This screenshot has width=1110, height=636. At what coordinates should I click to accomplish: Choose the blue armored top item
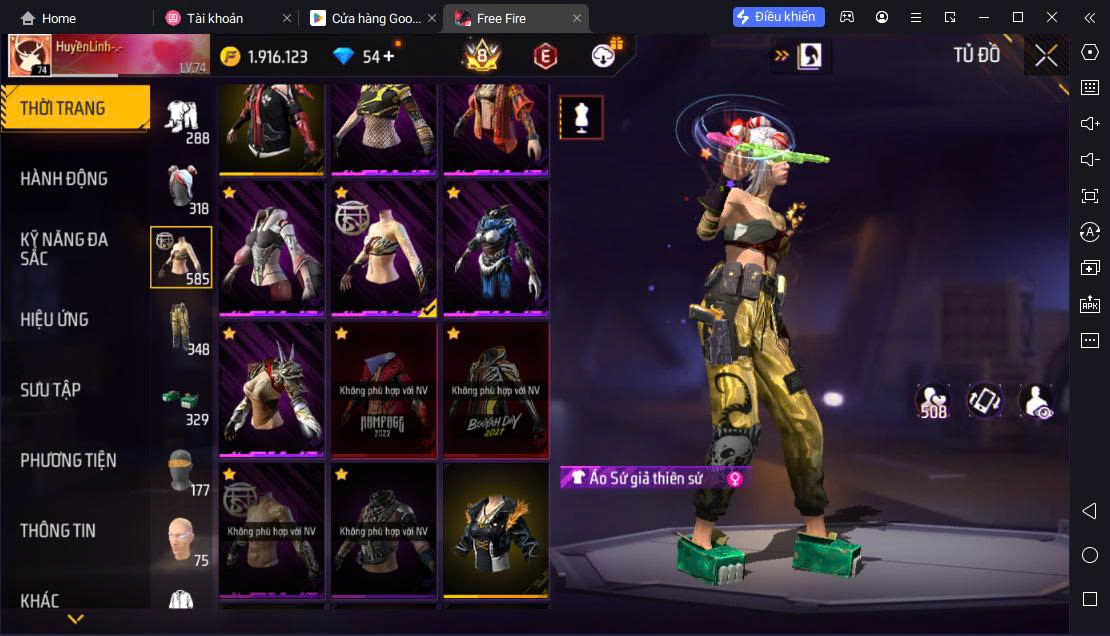point(496,248)
